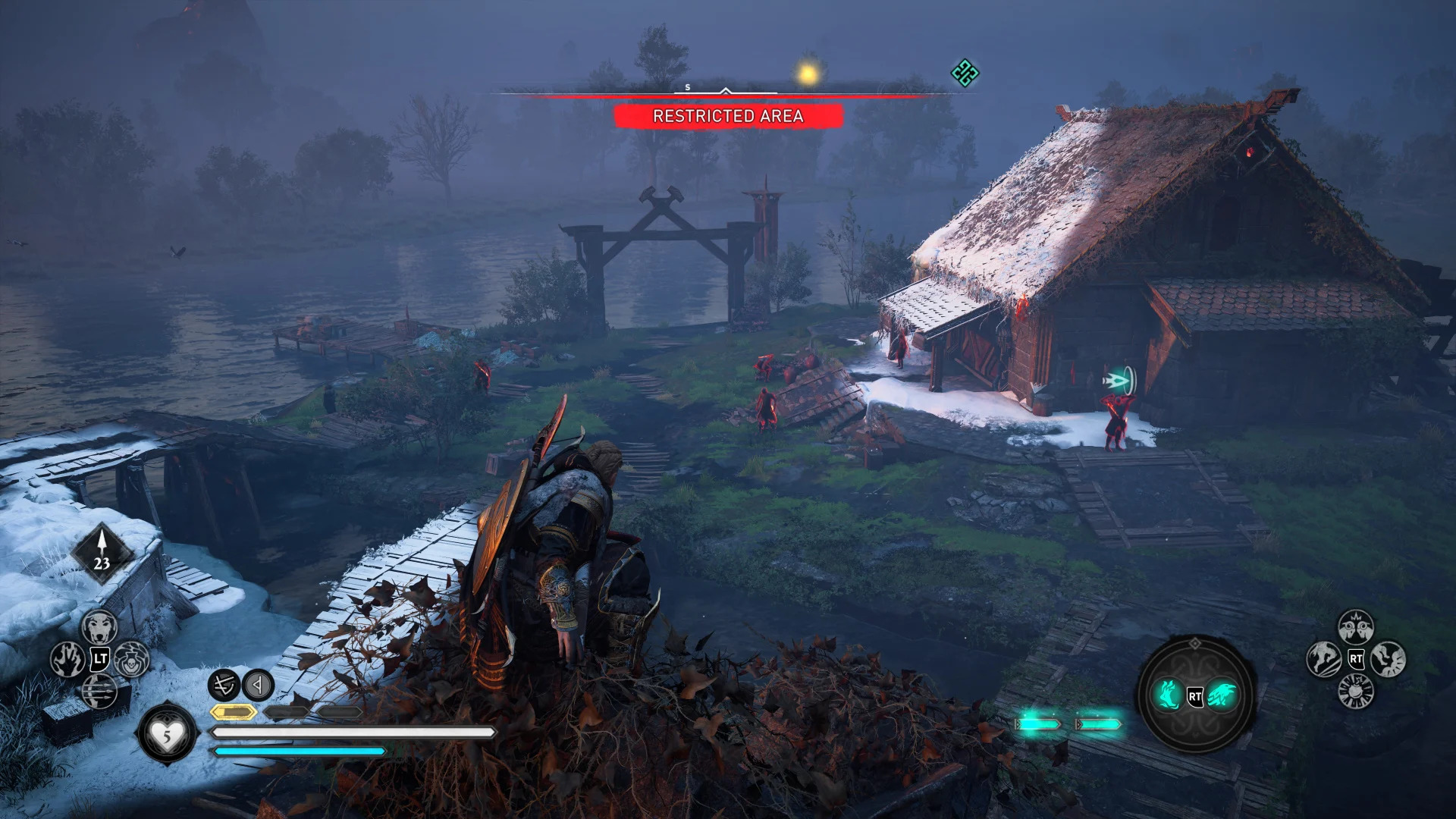
Task: Use the heart ration healing icon
Action: [x=167, y=733]
